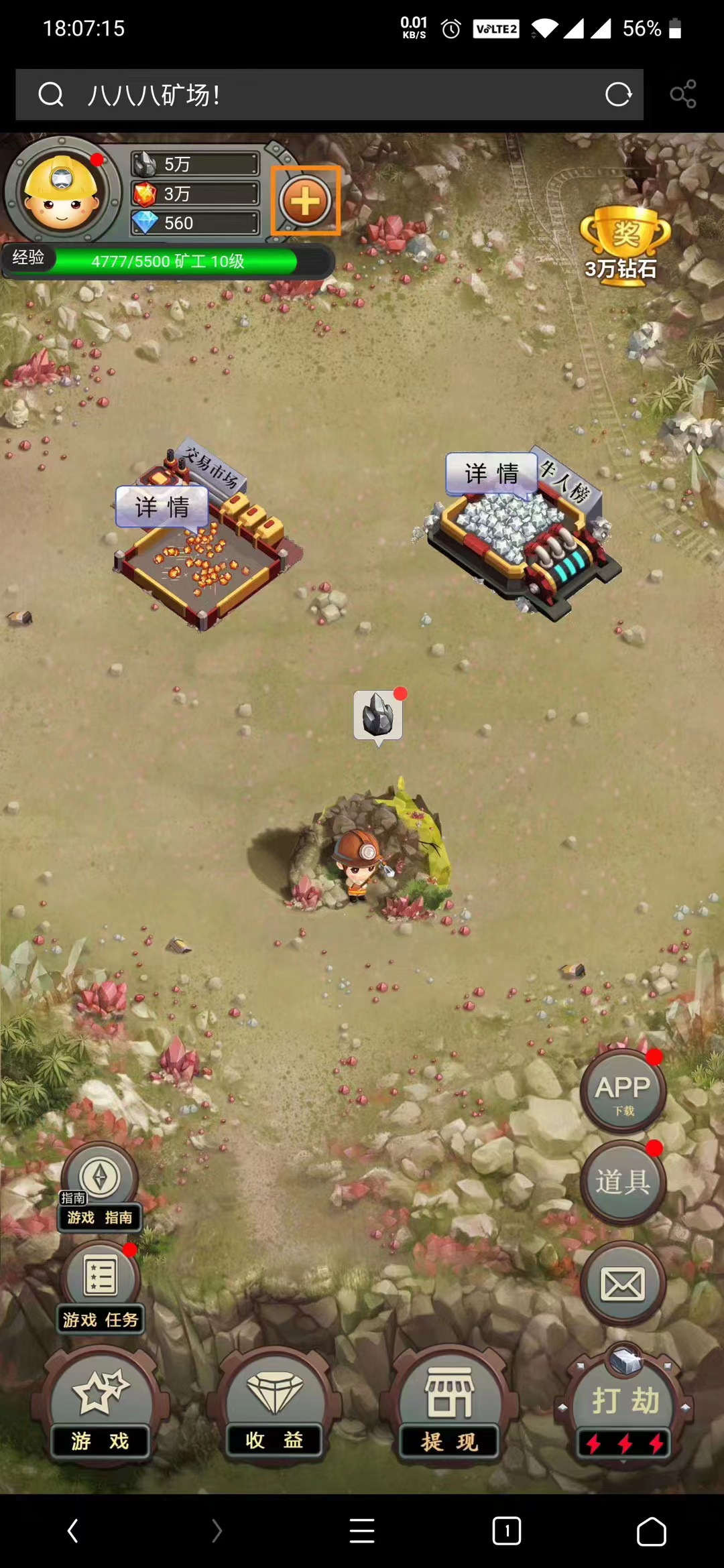724x1568 pixels.
Task: Reload the page with the refresh icon
Action: (x=618, y=94)
